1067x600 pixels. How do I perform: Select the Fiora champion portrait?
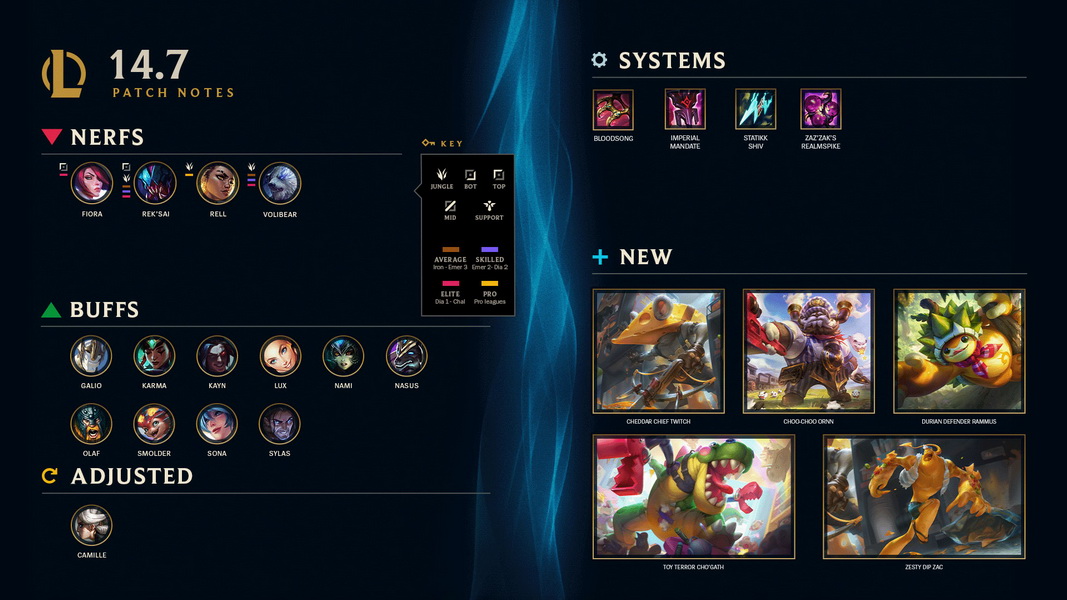[92, 184]
